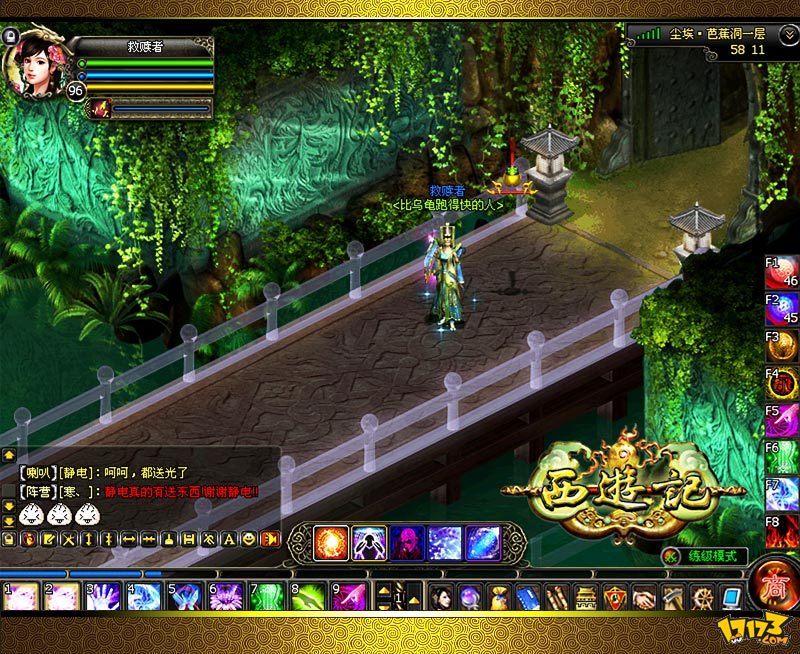The width and height of the screenshot is (800, 654).
Task: Open the blue computer monitor system icon
Action: pos(731,597)
